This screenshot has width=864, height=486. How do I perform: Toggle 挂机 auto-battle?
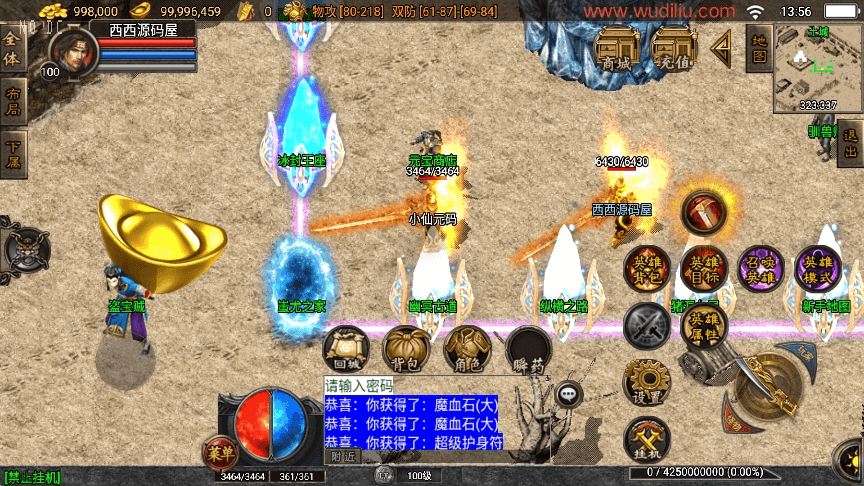(x=647, y=441)
